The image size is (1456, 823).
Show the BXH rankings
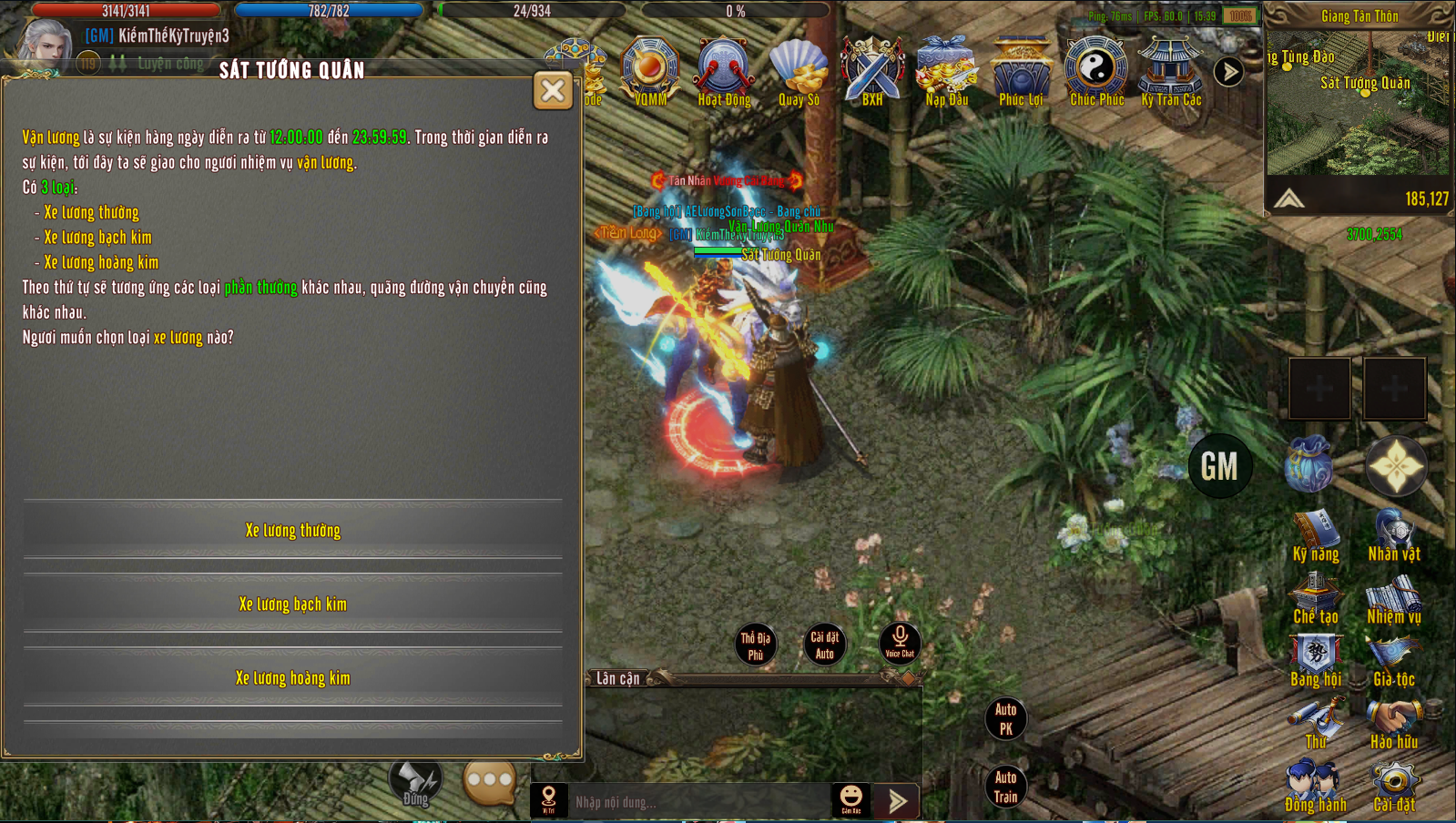tap(872, 71)
